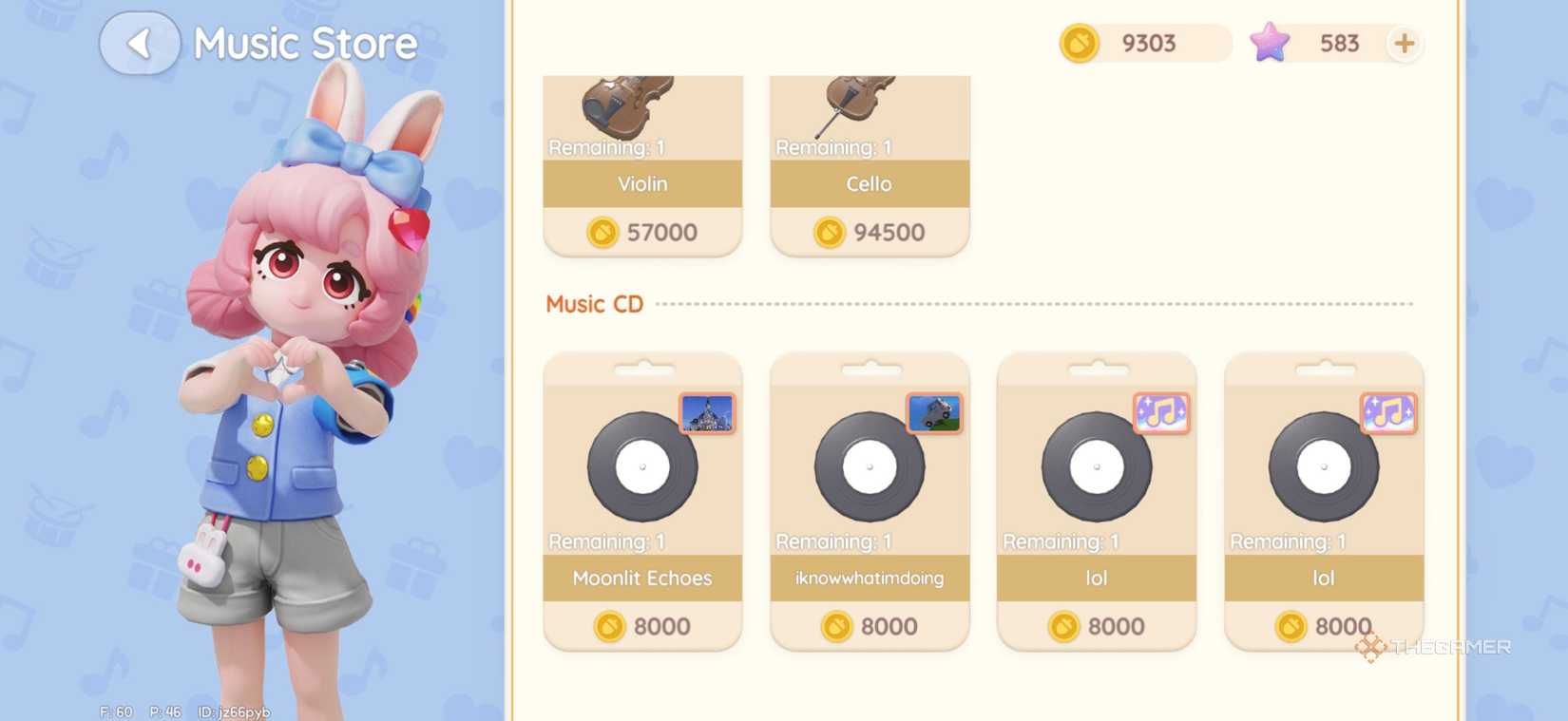Click the Music Store title label
The image size is (1568, 721).
[x=304, y=43]
